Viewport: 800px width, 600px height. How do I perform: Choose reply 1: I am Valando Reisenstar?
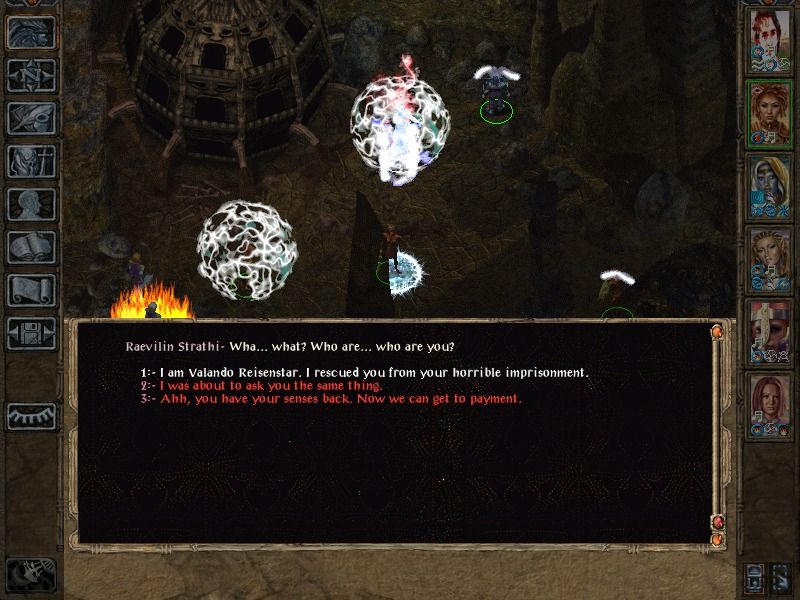point(366,373)
